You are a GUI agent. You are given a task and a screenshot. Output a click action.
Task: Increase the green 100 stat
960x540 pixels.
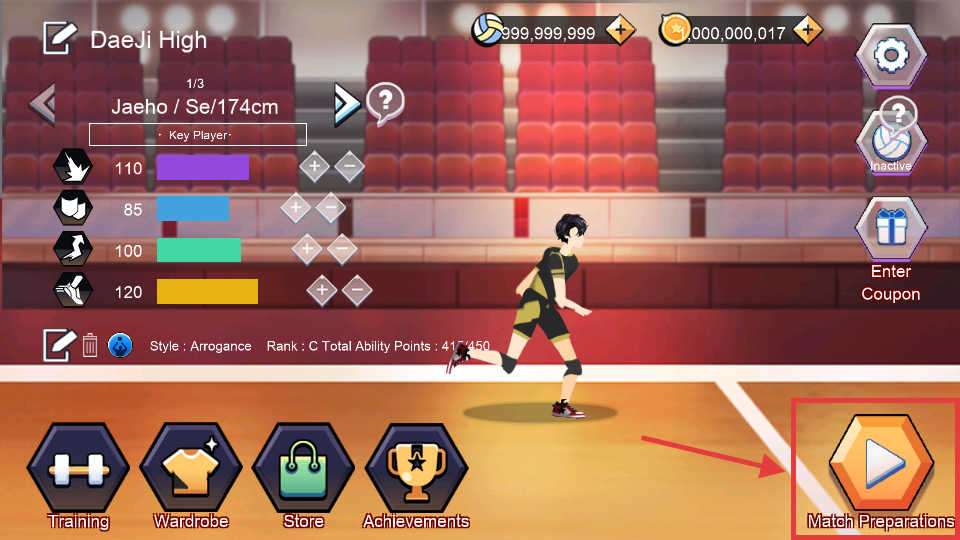306,249
